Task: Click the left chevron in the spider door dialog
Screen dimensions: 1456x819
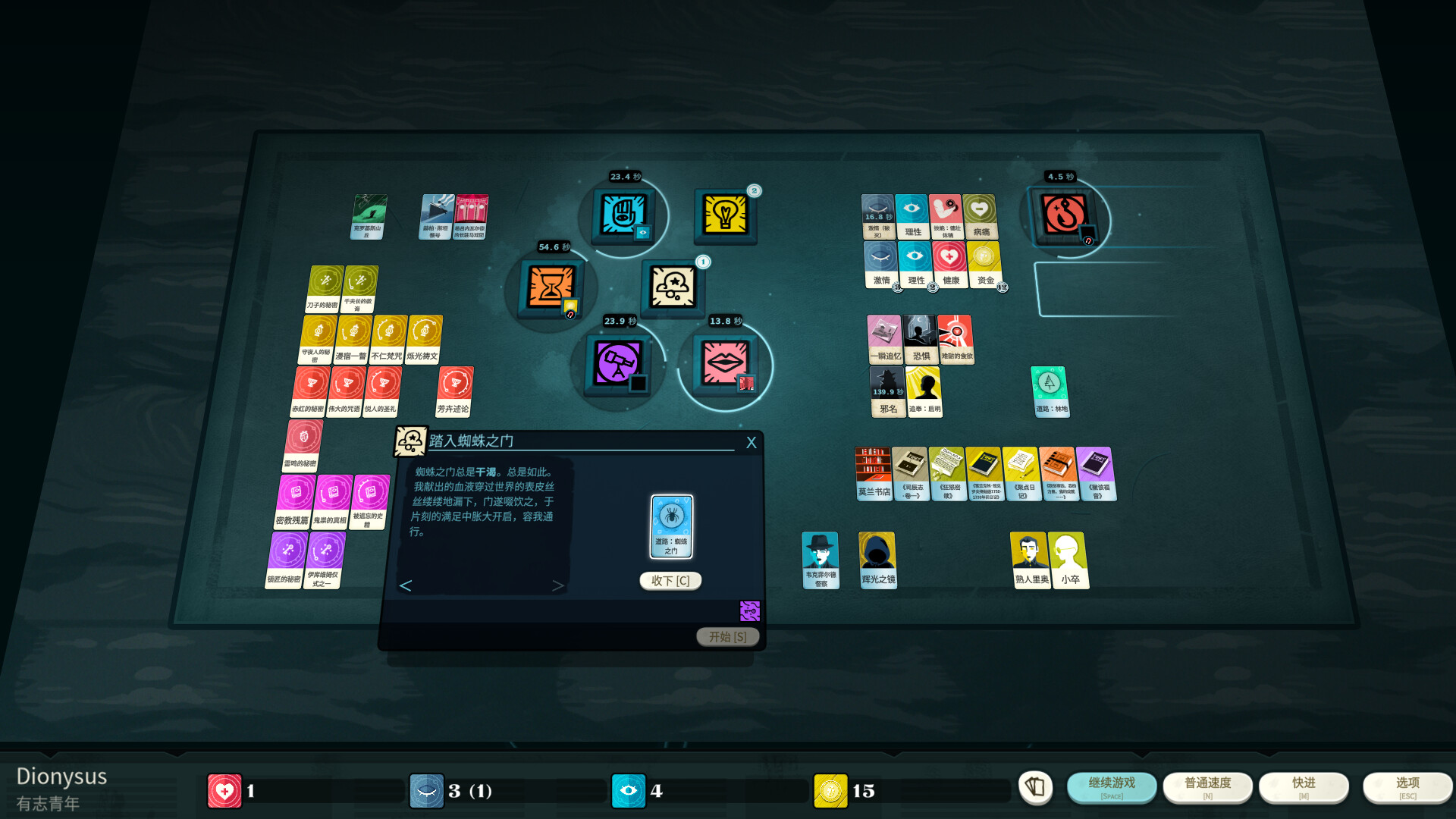Action: click(x=406, y=585)
